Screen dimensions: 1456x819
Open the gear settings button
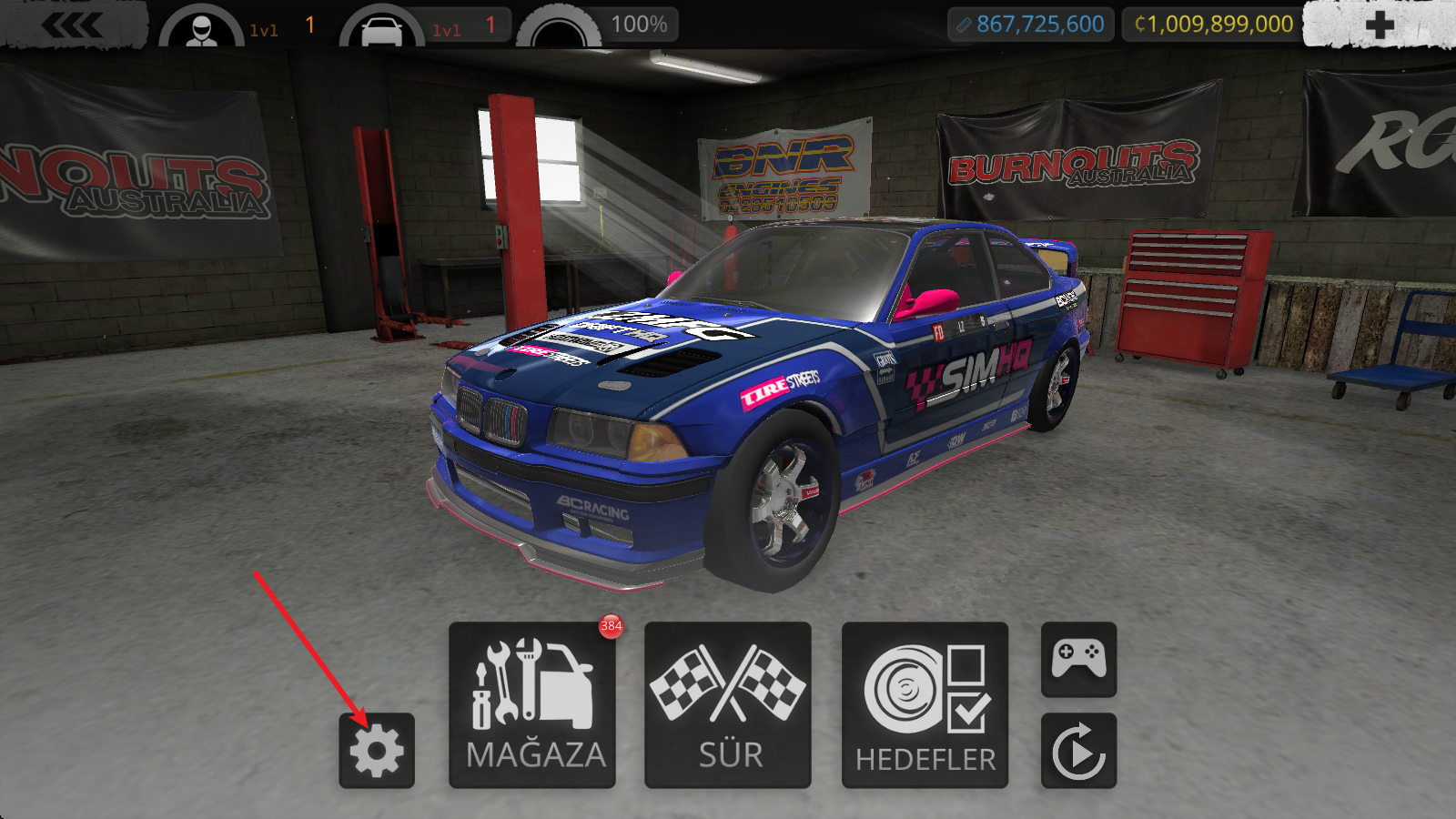tap(377, 751)
